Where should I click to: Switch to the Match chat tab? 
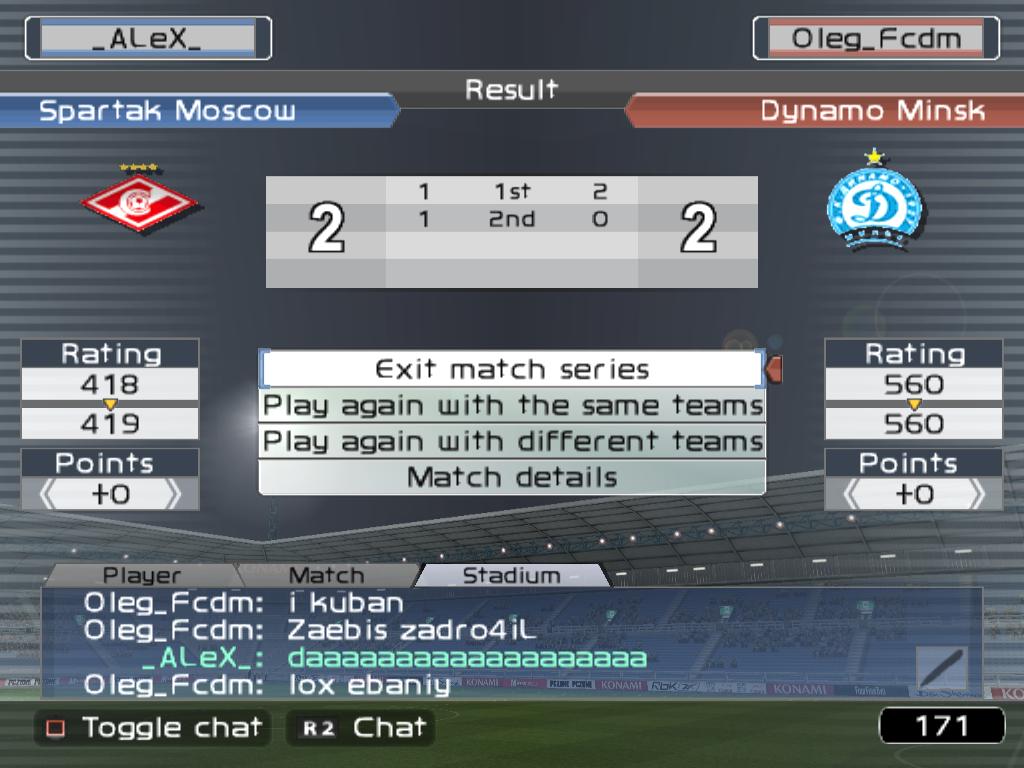(x=326, y=575)
